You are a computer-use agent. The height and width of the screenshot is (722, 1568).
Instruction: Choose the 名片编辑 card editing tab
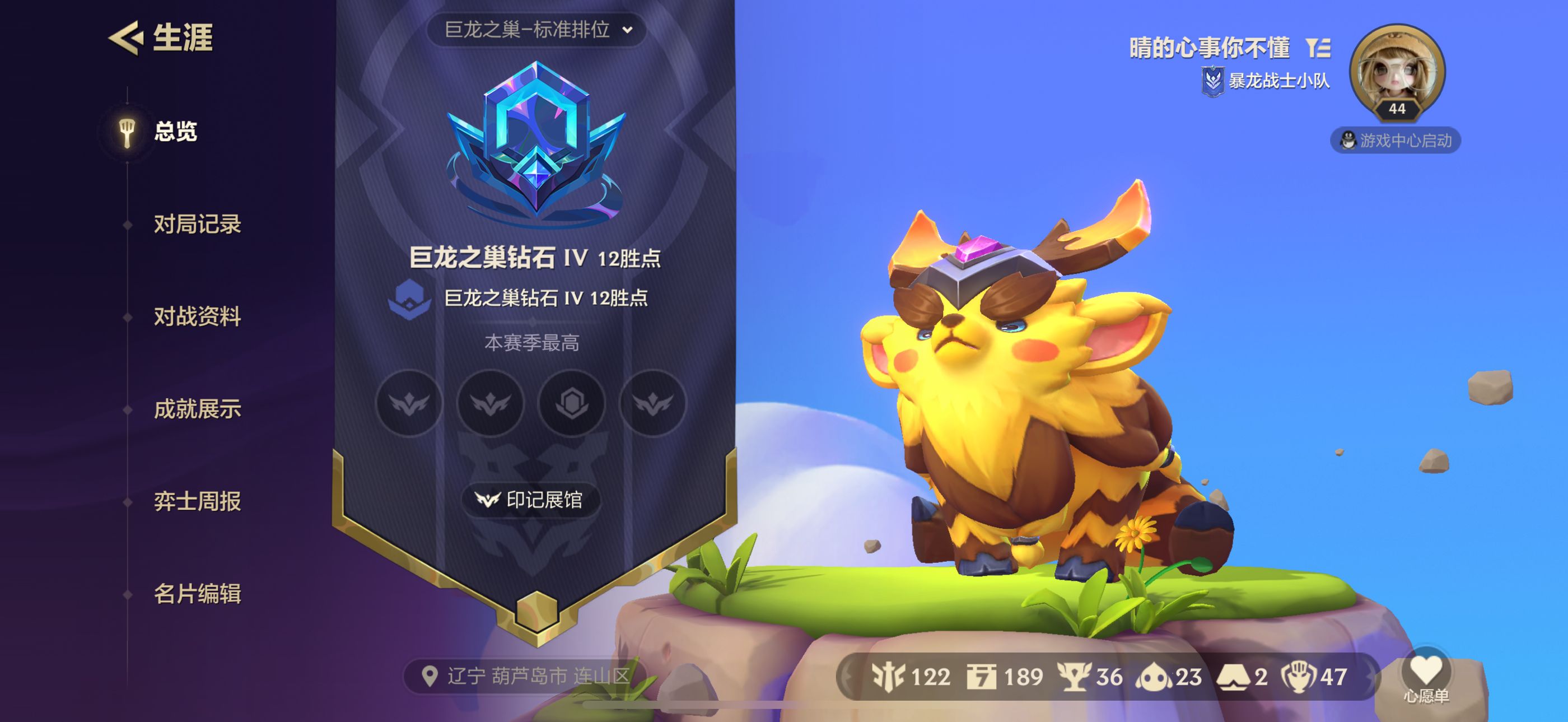(197, 594)
